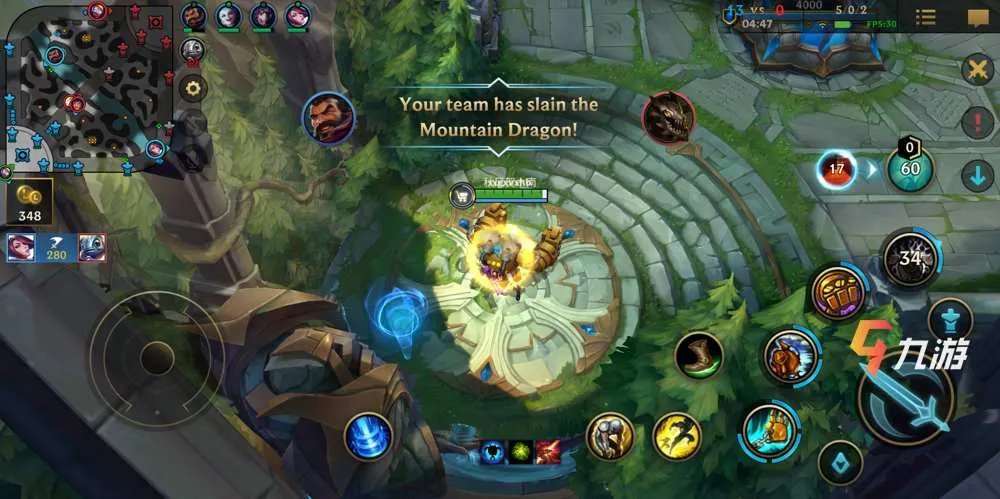This screenshot has width=1000, height=499.
Task: Open the scoreboard list icon
Action: click(926, 17)
